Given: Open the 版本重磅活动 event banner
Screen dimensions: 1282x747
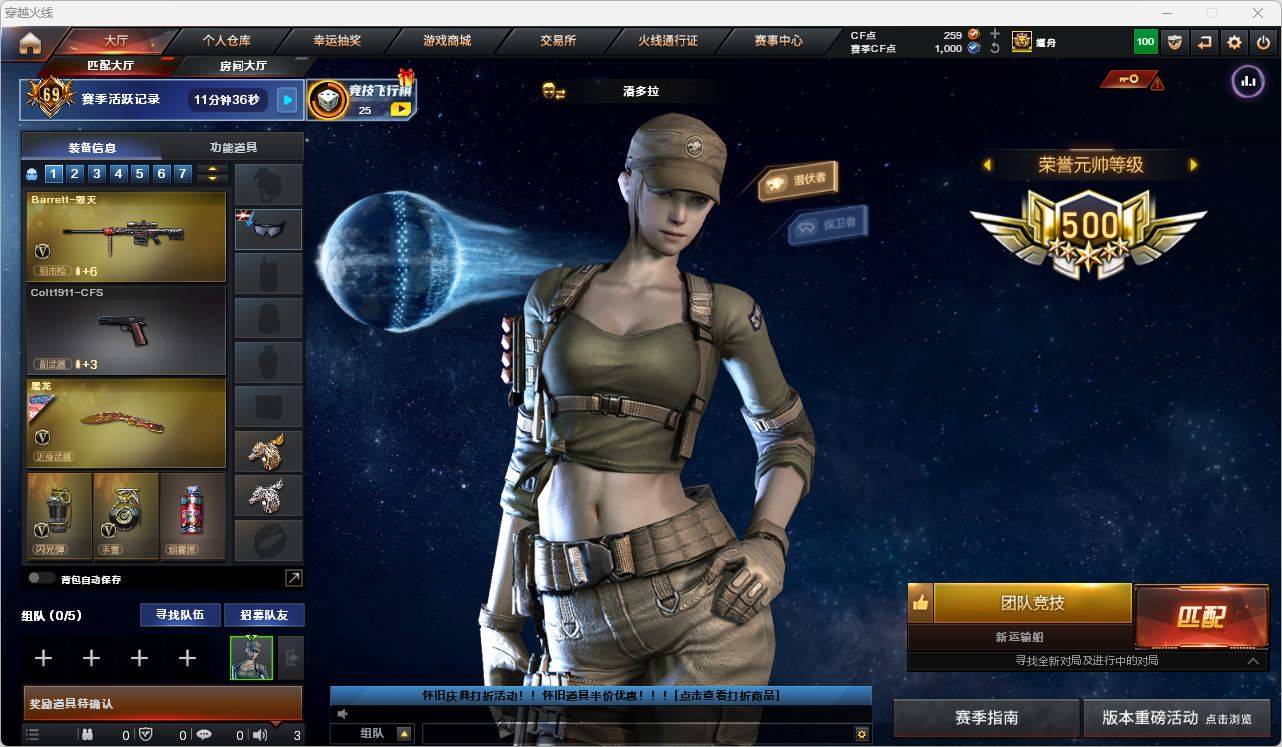Looking at the screenshot, I should point(1176,718).
